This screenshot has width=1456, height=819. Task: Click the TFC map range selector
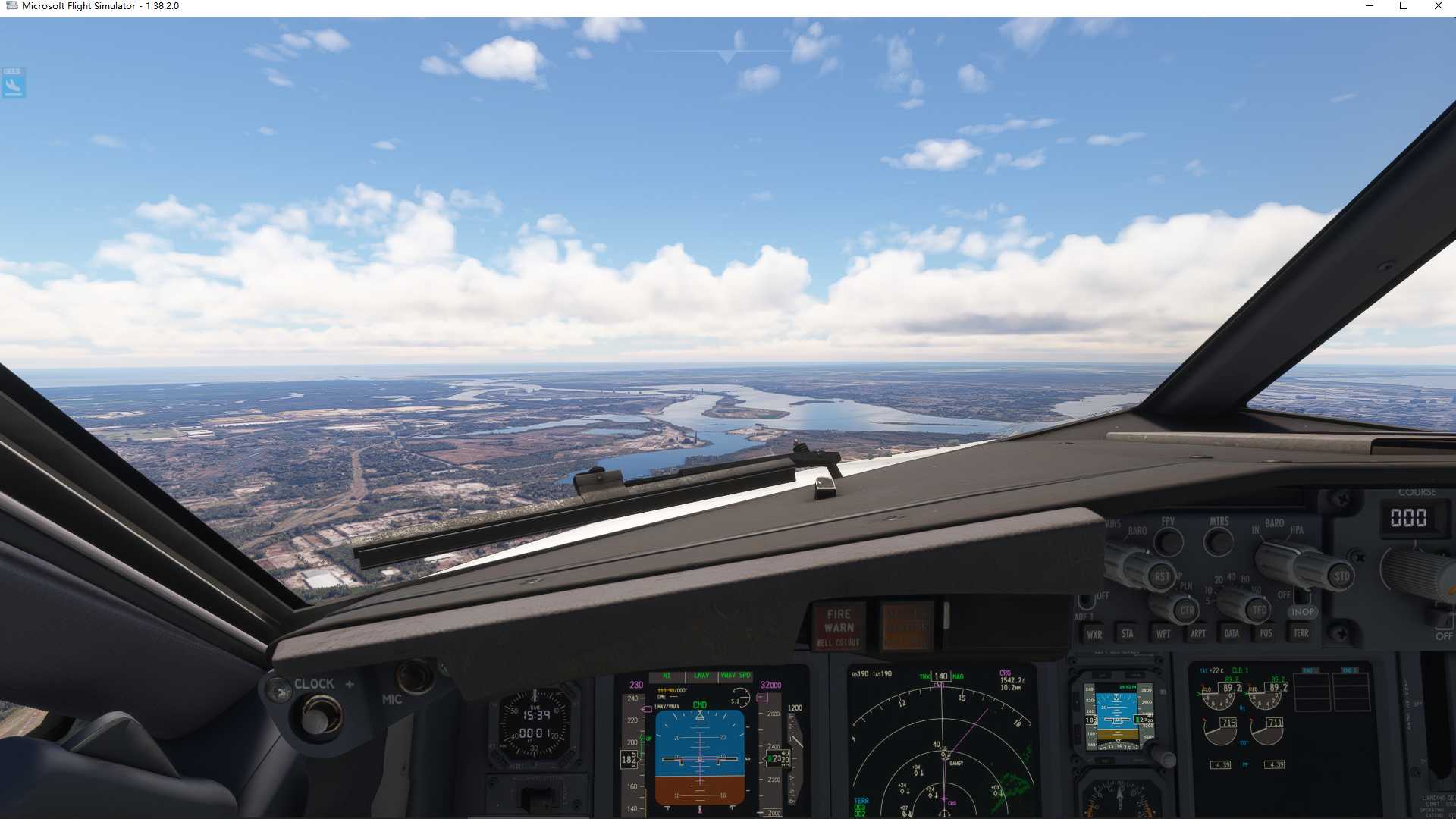[x=1259, y=610]
